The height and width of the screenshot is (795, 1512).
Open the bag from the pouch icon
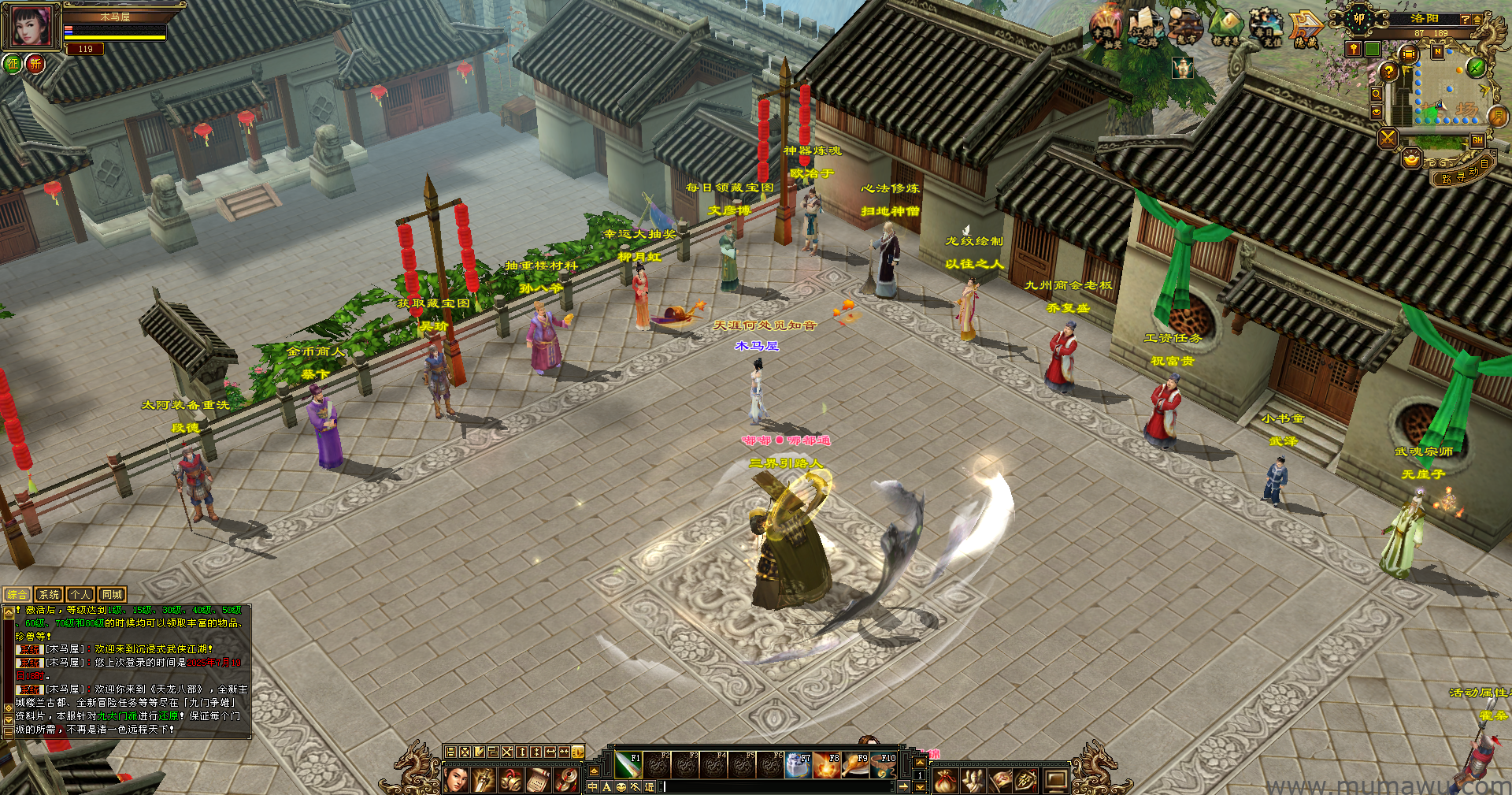tap(946, 781)
